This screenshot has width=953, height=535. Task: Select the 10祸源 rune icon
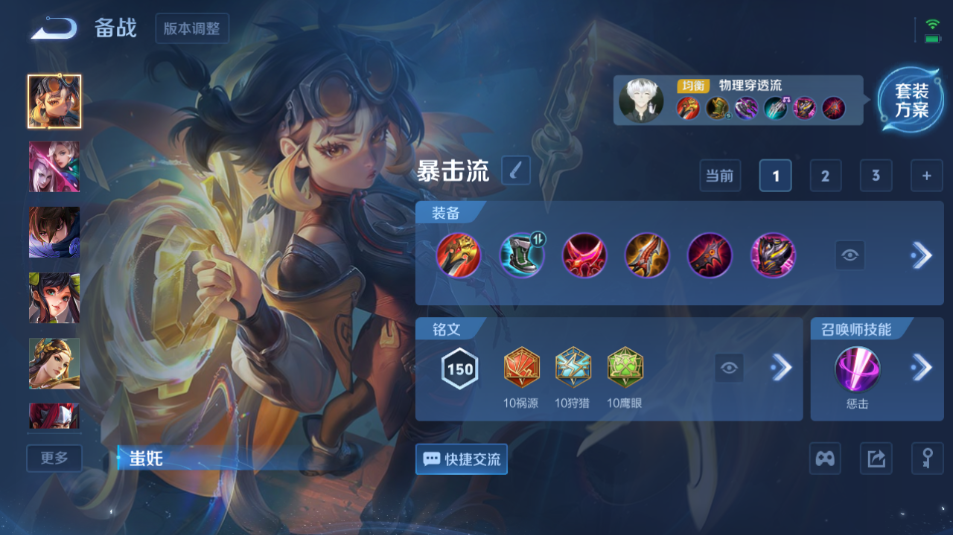pyautogui.click(x=522, y=368)
